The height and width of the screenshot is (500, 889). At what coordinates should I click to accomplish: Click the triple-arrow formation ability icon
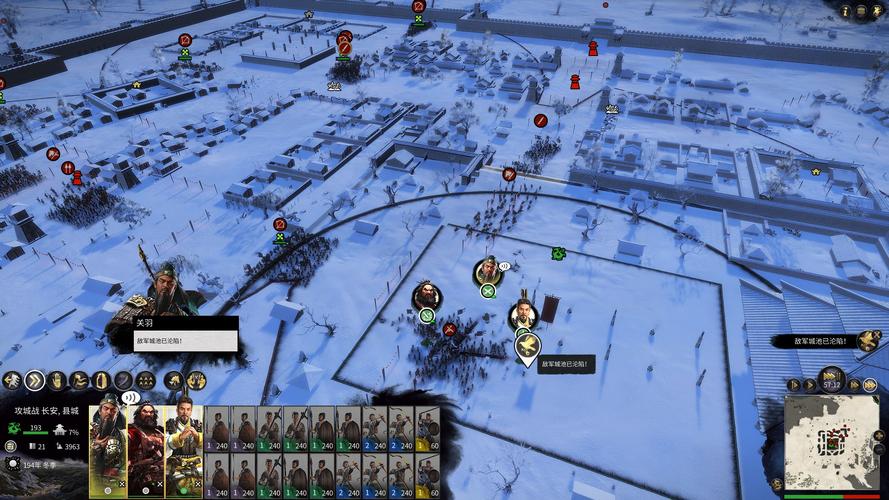(146, 380)
